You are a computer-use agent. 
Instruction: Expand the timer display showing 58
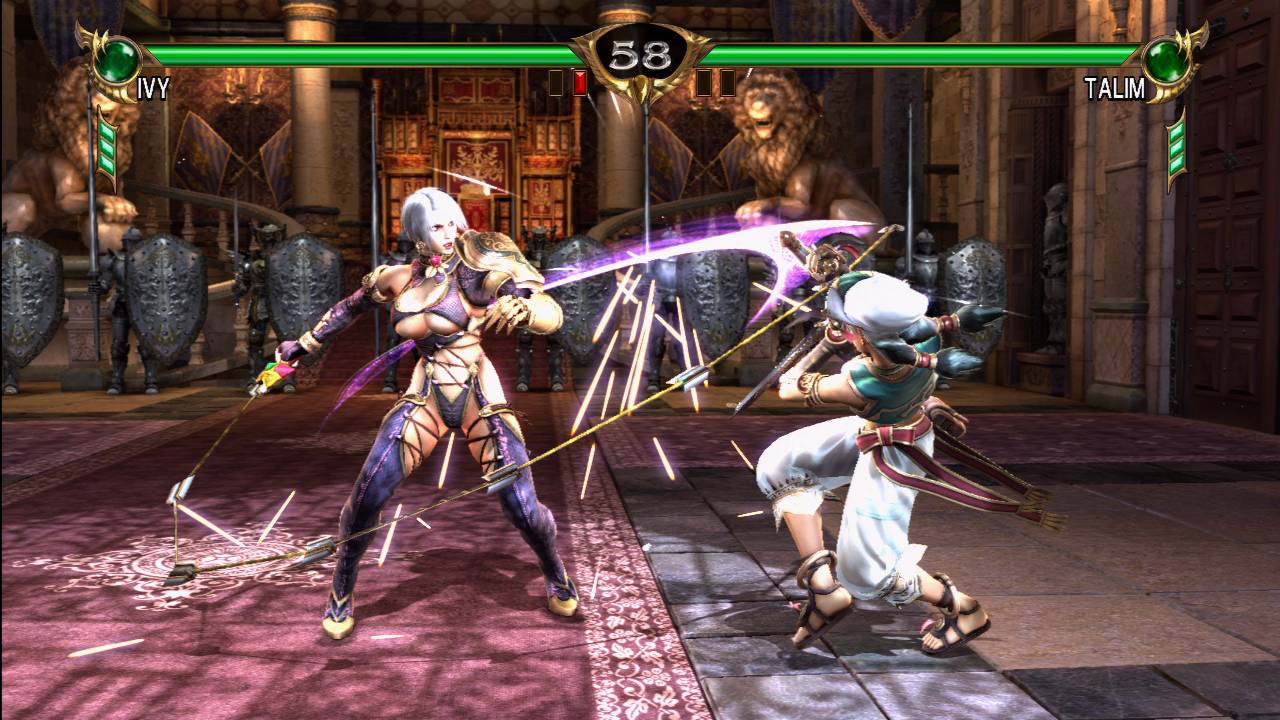(x=640, y=52)
